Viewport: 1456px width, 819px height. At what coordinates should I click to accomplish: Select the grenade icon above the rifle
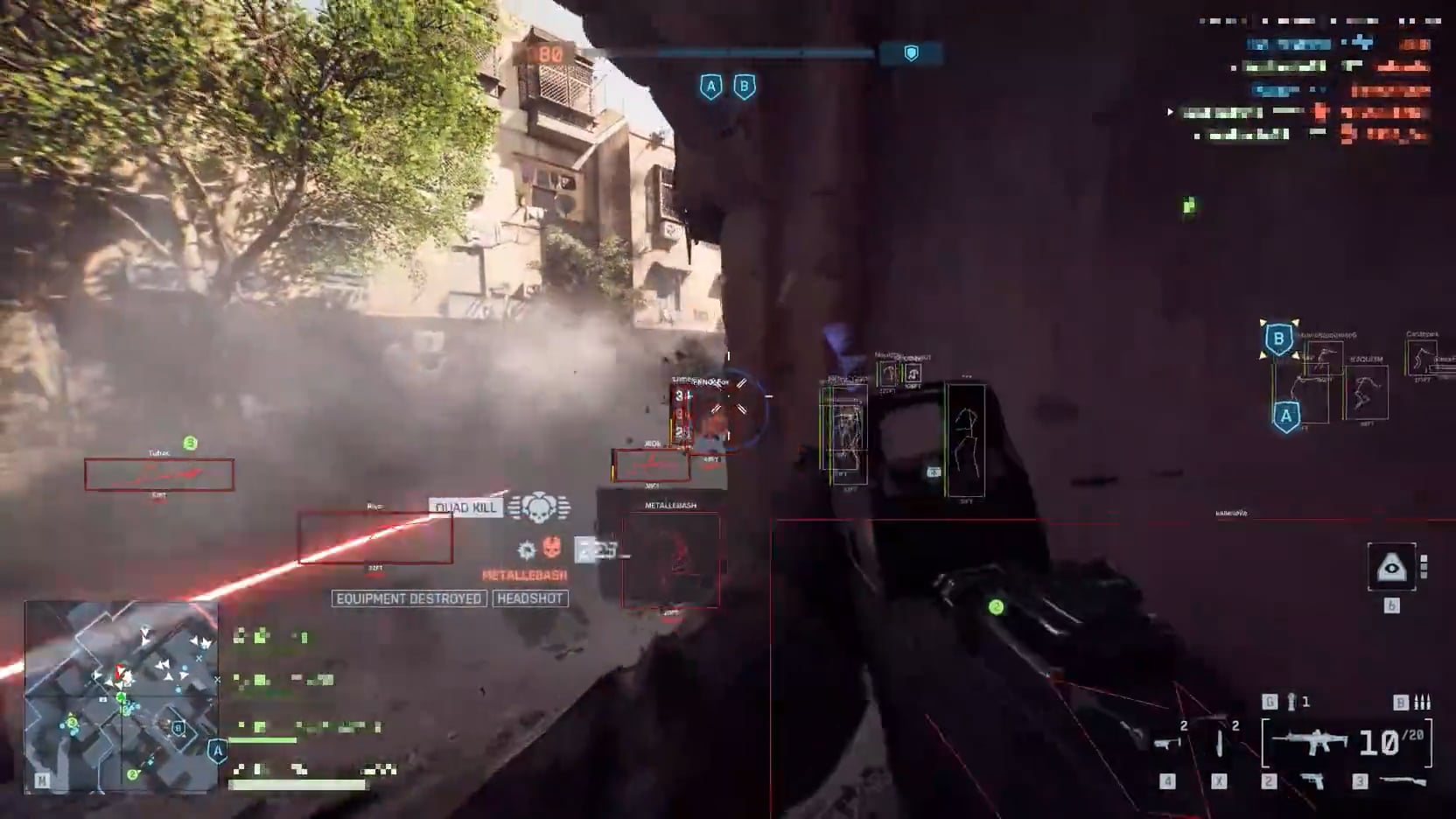tap(1291, 702)
